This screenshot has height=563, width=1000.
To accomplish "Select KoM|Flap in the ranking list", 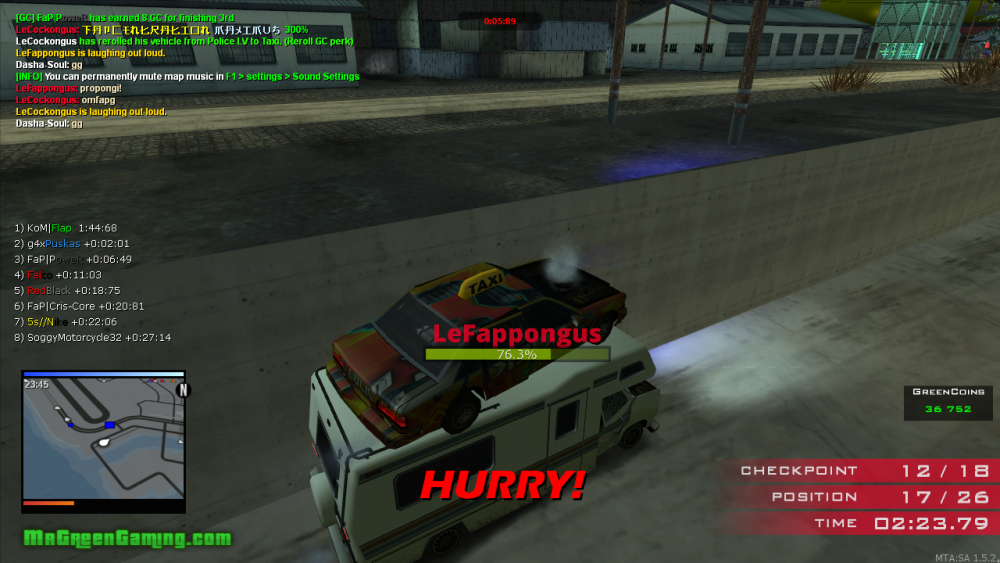I will pos(65,228).
